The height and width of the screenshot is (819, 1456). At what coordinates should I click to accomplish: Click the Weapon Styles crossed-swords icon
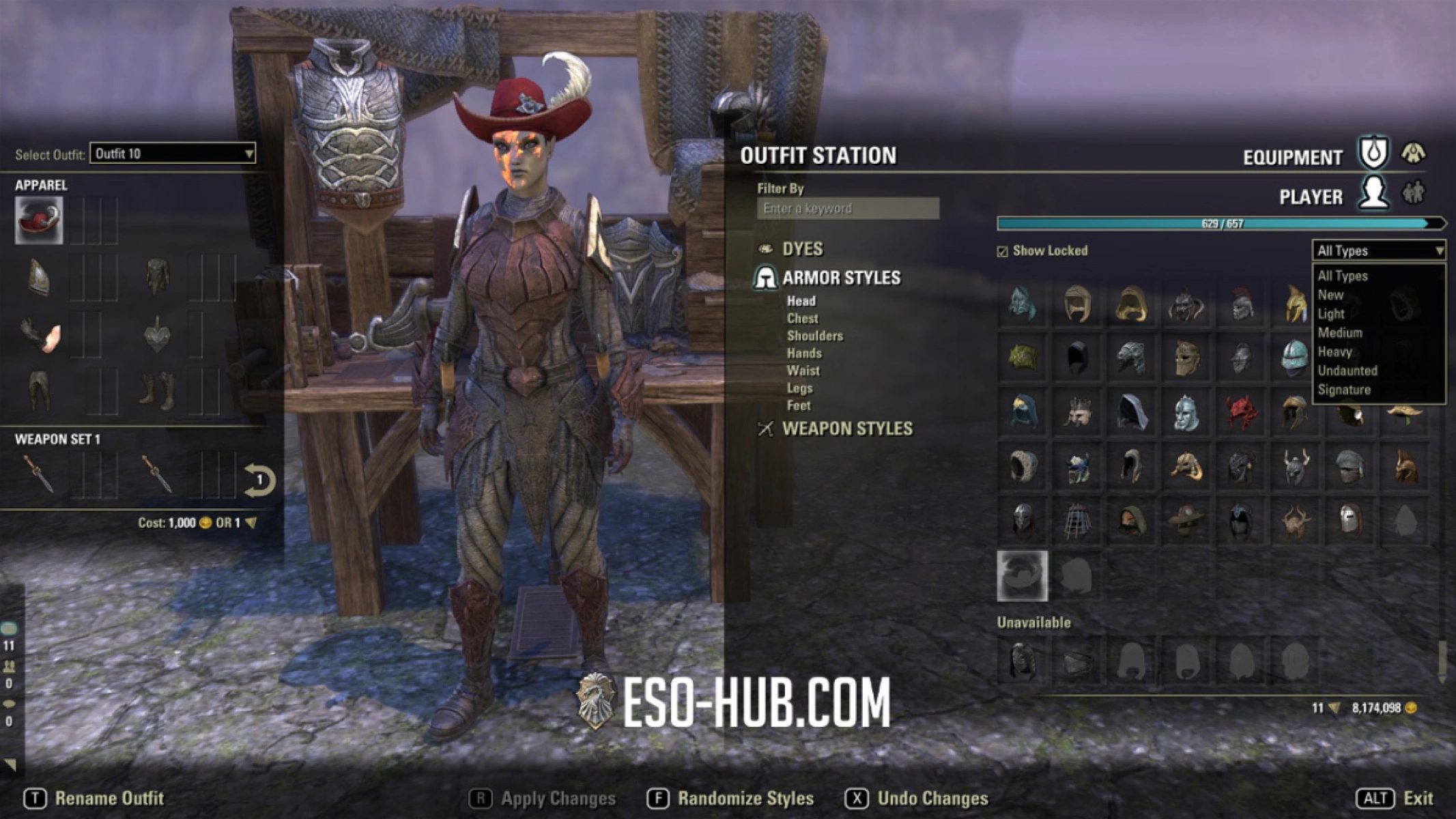[x=766, y=429]
